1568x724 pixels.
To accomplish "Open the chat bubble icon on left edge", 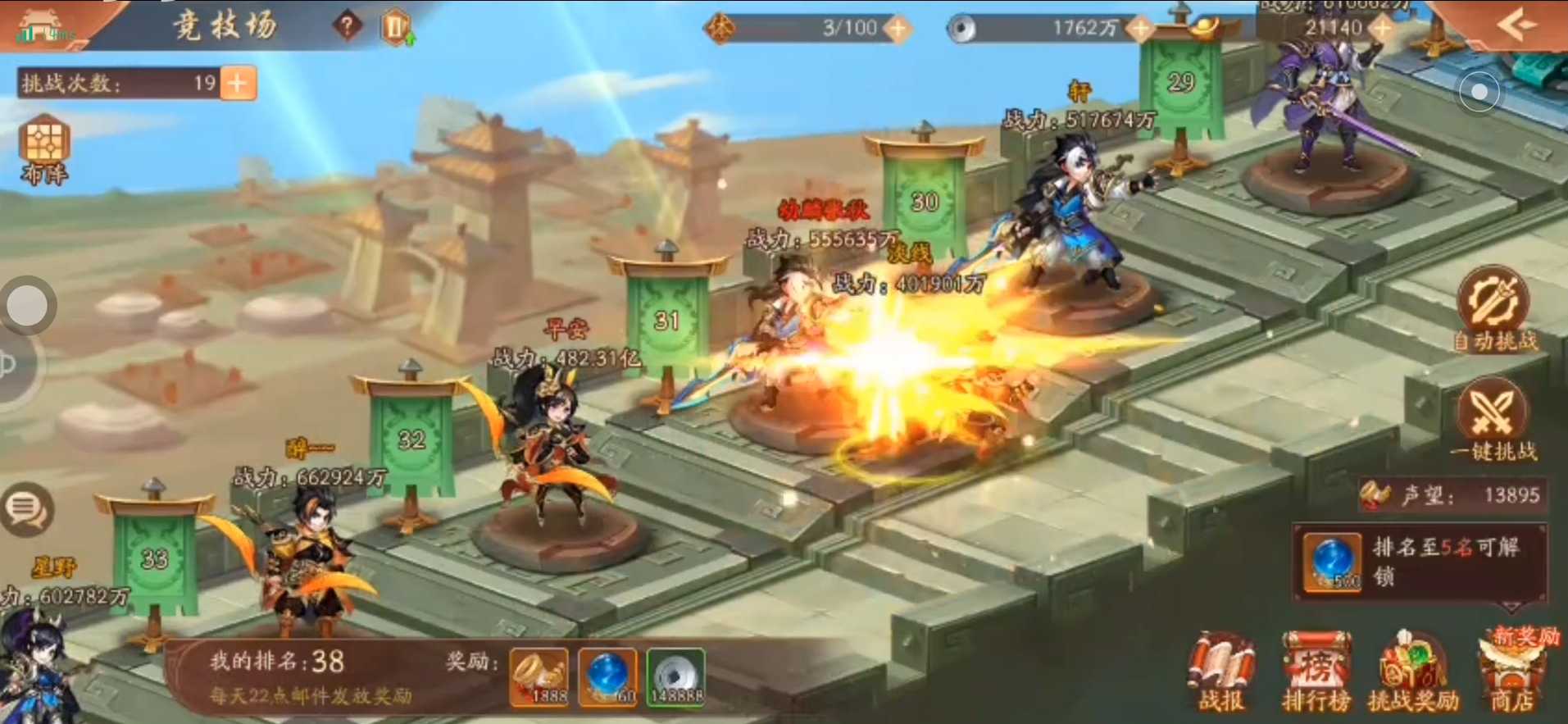I will click(27, 508).
